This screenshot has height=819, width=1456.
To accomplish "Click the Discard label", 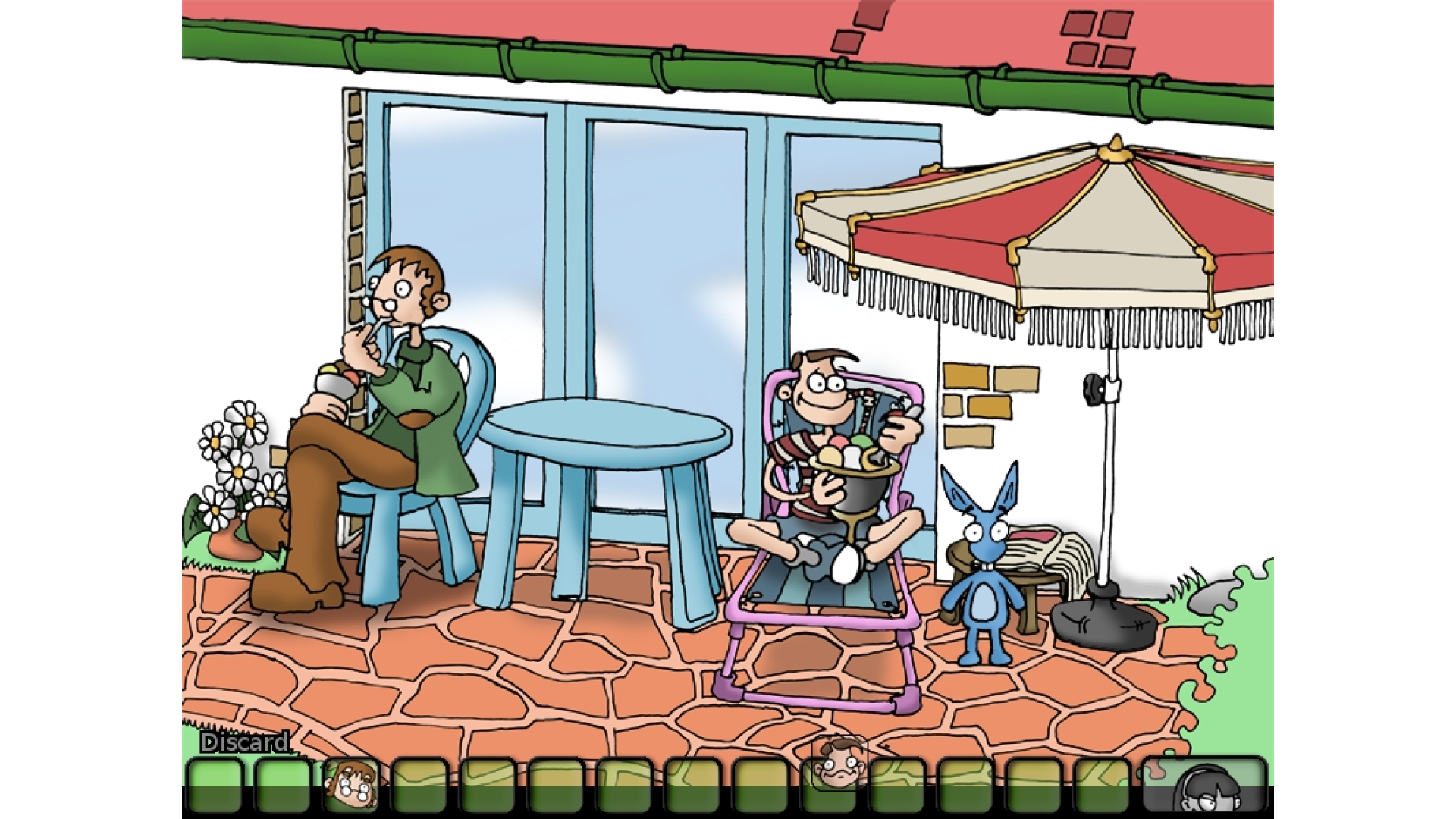I will (244, 742).
